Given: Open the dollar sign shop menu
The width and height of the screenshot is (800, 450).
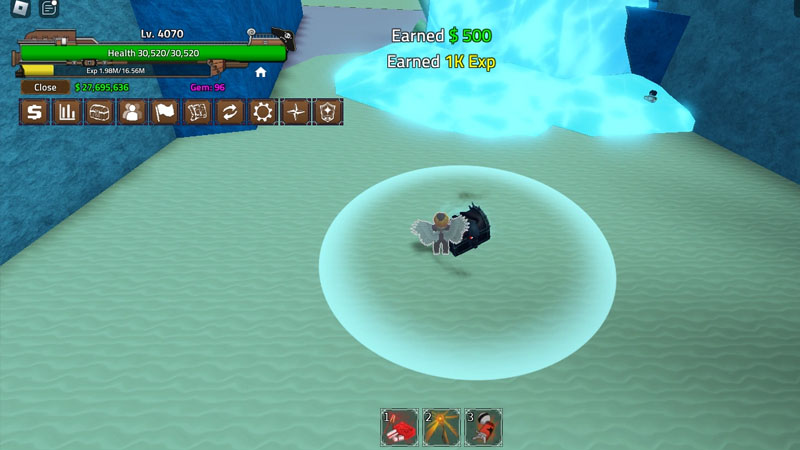Looking at the screenshot, I should pos(34,112).
